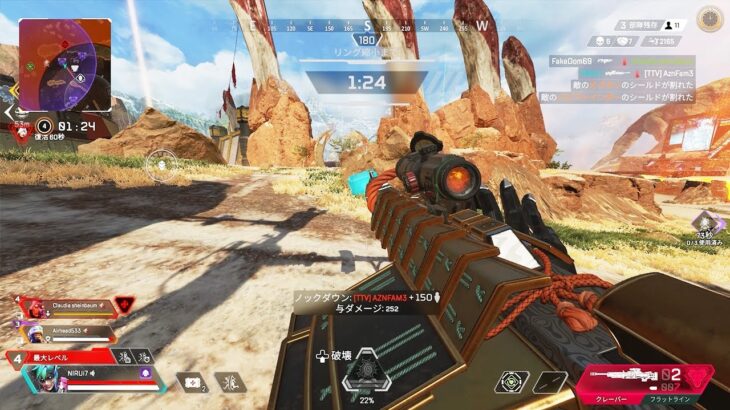Image resolution: width=730 pixels, height=410 pixels.
Task: Click the purple perk icon on NIRUI7's banner
Action: coord(146,372)
